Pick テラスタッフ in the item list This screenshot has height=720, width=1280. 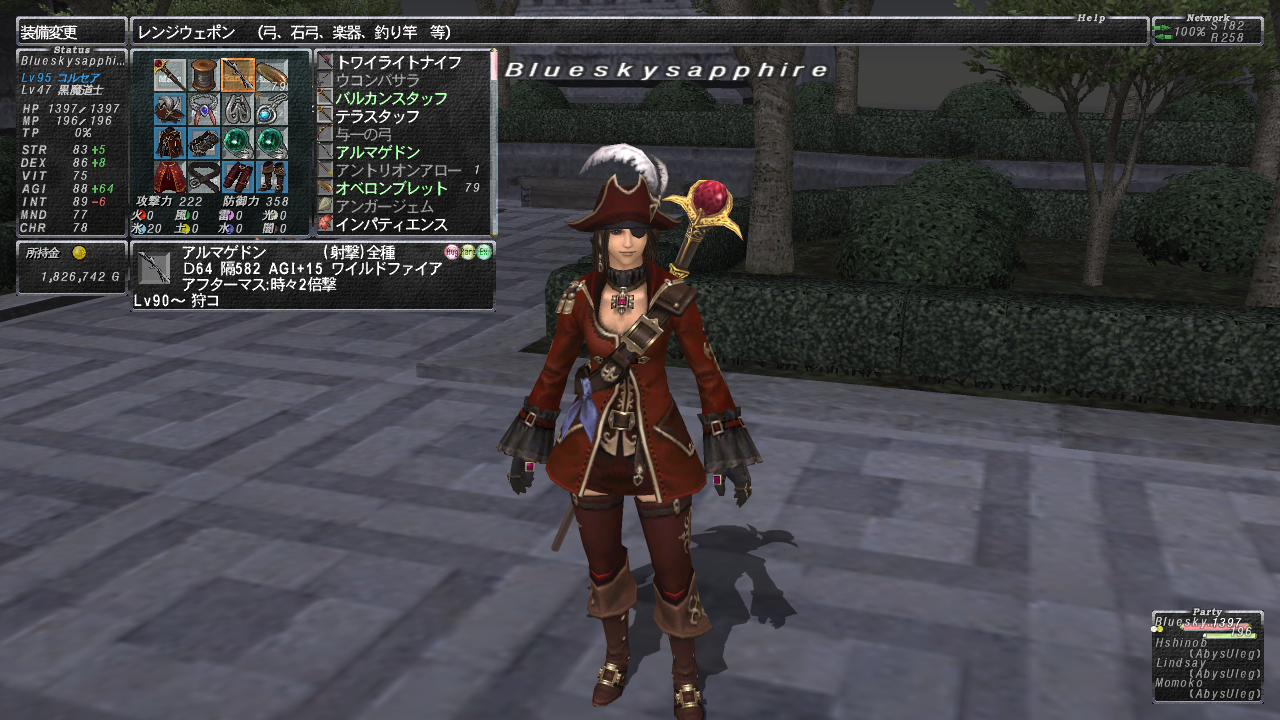[x=377, y=116]
